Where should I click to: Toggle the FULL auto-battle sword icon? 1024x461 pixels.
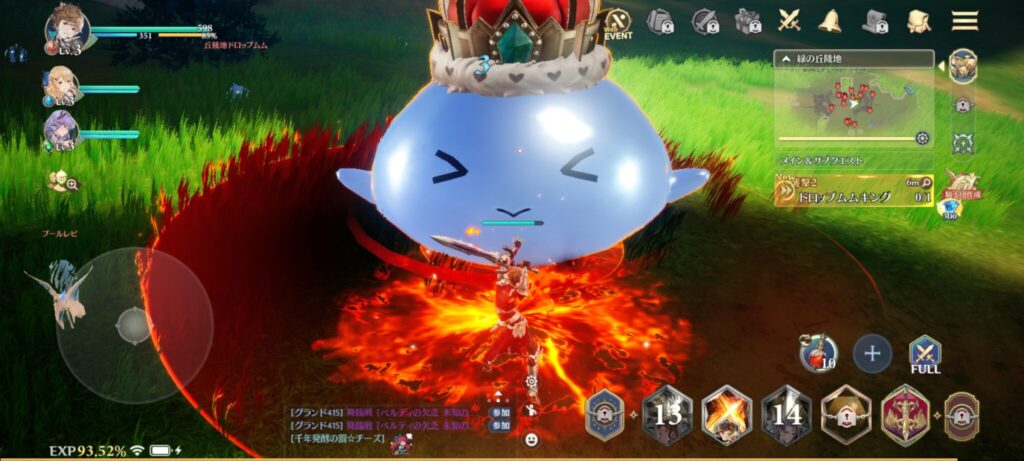924,353
